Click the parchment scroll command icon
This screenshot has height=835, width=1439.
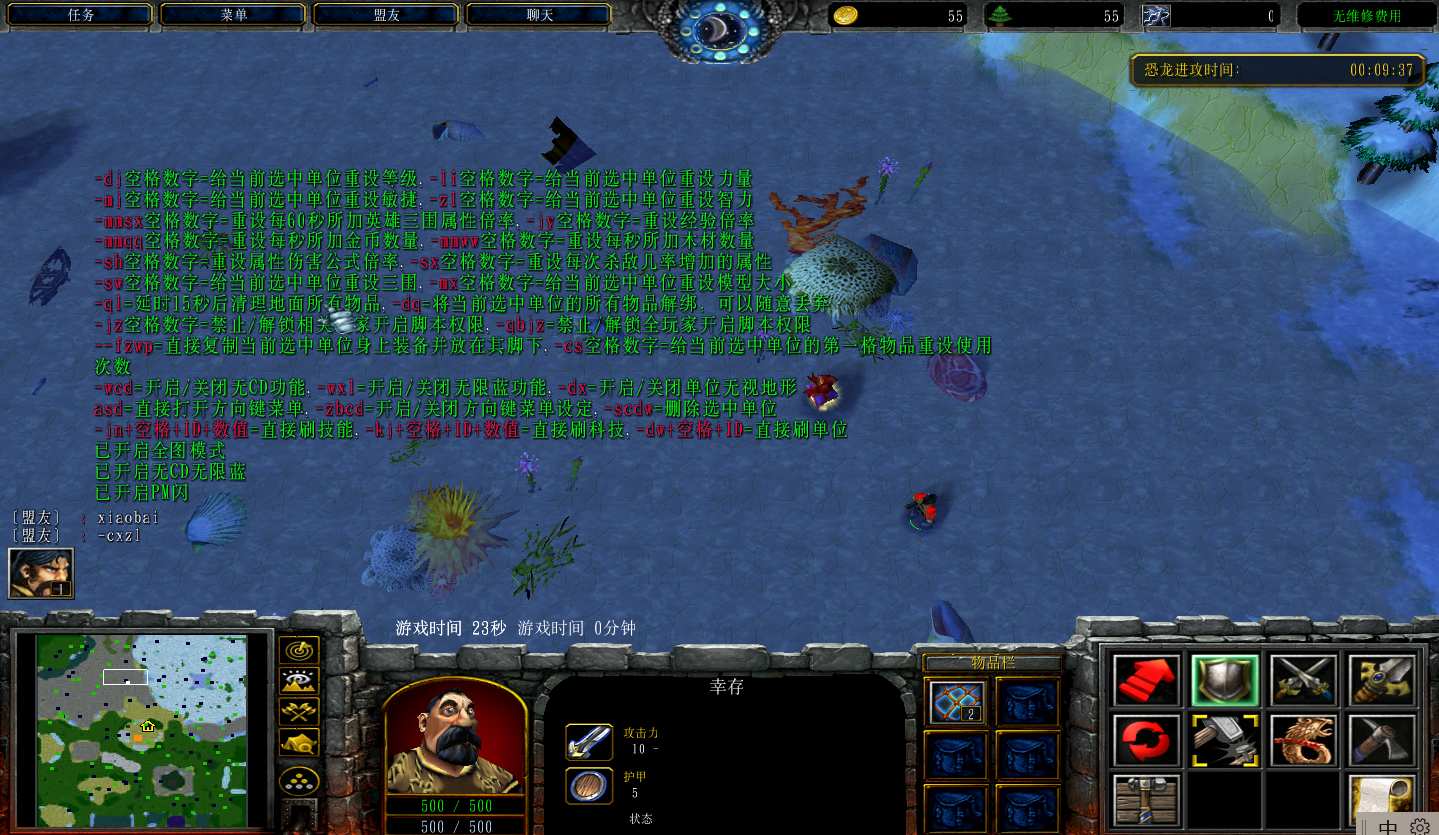pos(1382,800)
